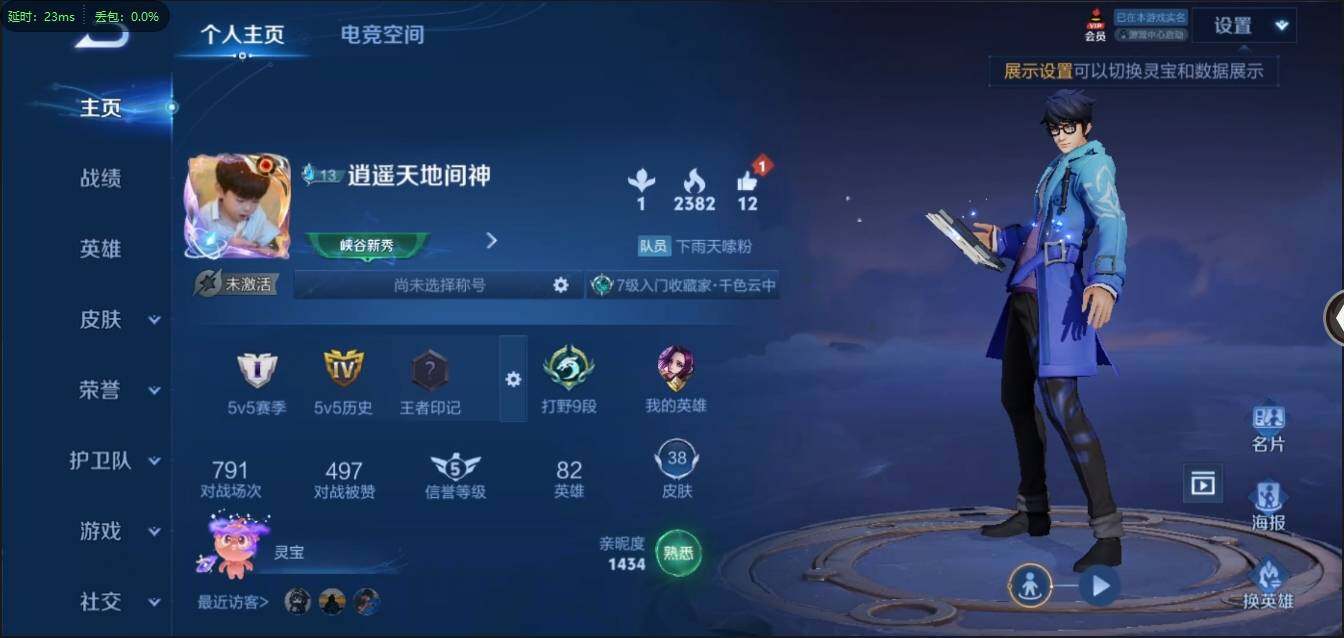Select 英雄 in the left sidebar
This screenshot has height=638, width=1344.
coord(100,249)
